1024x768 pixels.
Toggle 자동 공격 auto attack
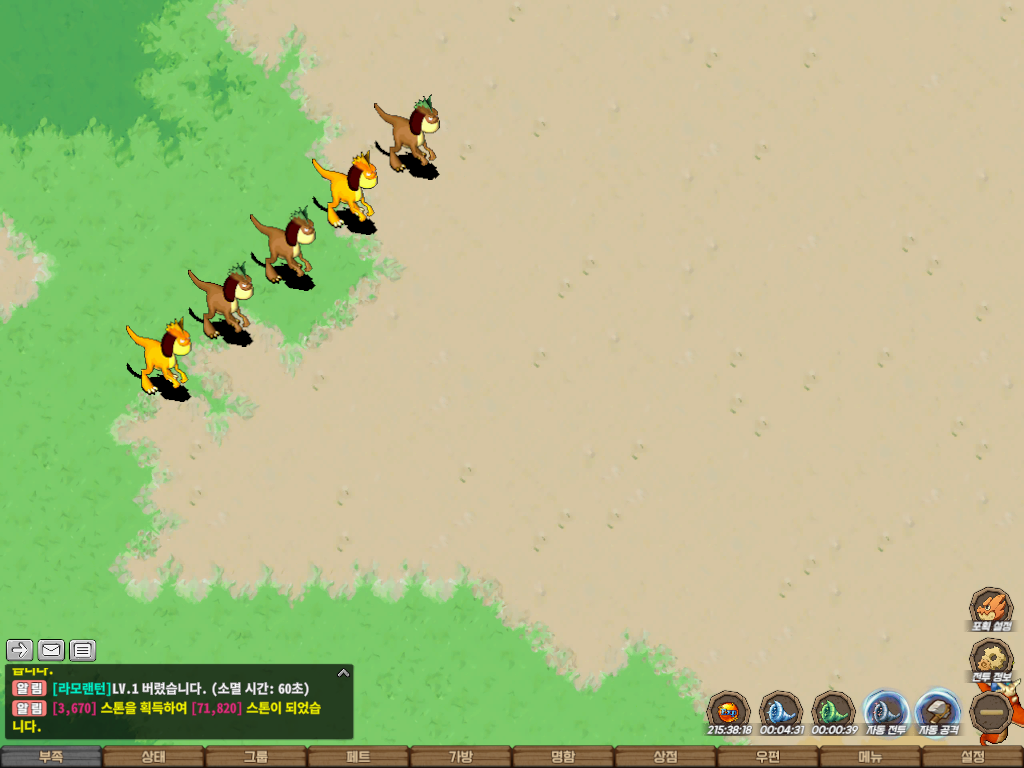click(x=938, y=712)
